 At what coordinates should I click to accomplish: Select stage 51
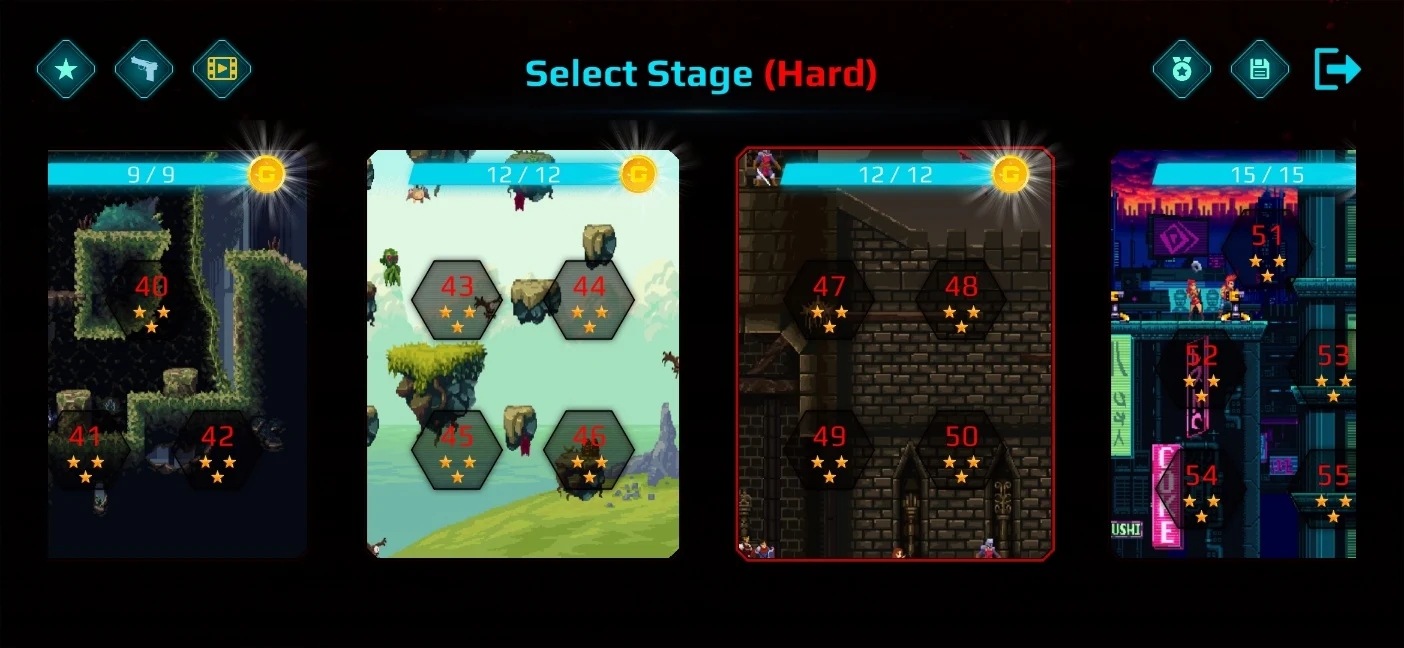[x=1267, y=248]
